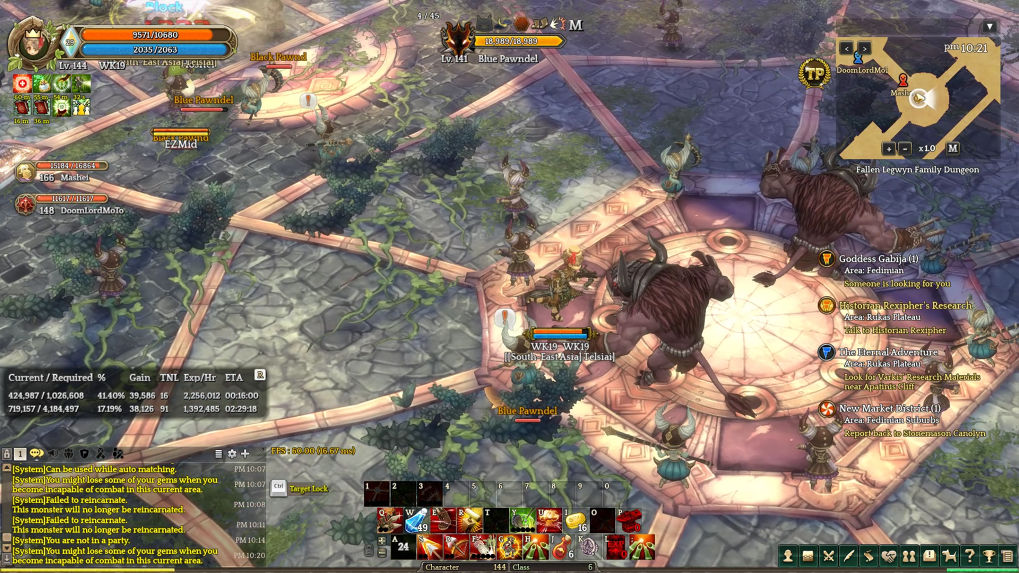Use the red potion in J slot
This screenshot has height=573, width=1019.
563,547
